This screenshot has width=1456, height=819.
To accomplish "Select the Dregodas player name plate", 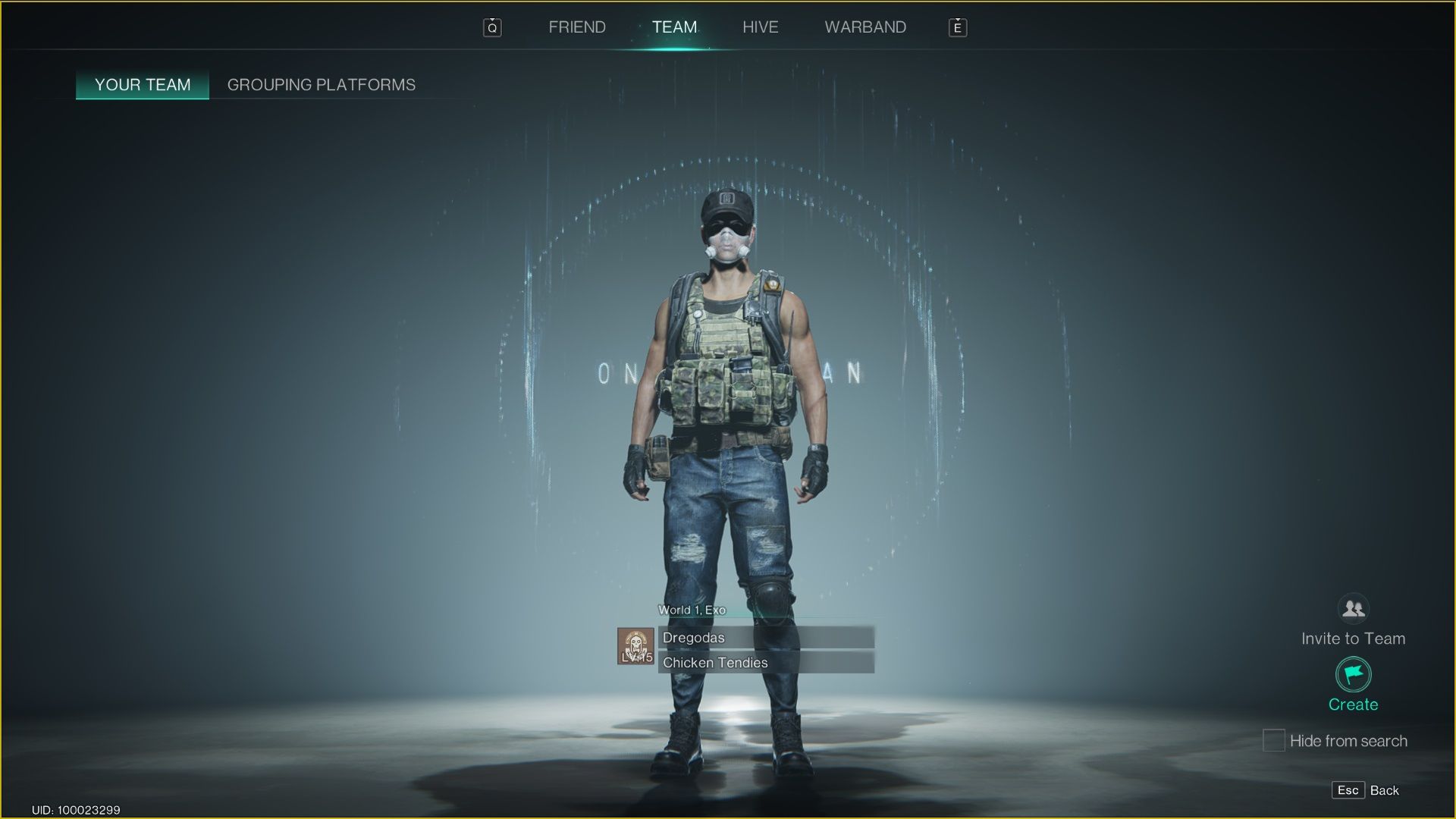I will (766, 638).
